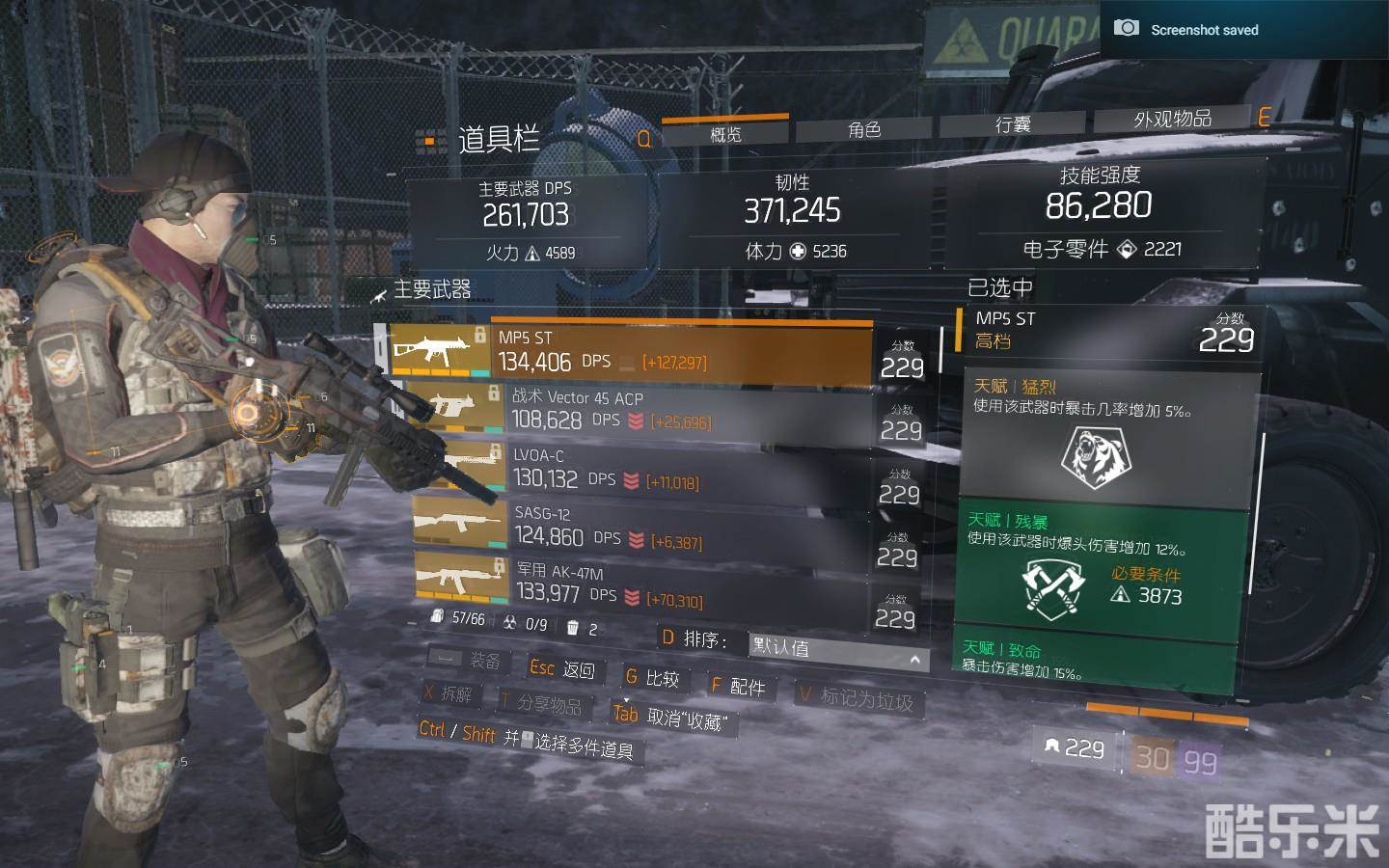This screenshot has width=1389, height=868.
Task: Switch to the 行囊 backpack tab
Action: point(1013,124)
